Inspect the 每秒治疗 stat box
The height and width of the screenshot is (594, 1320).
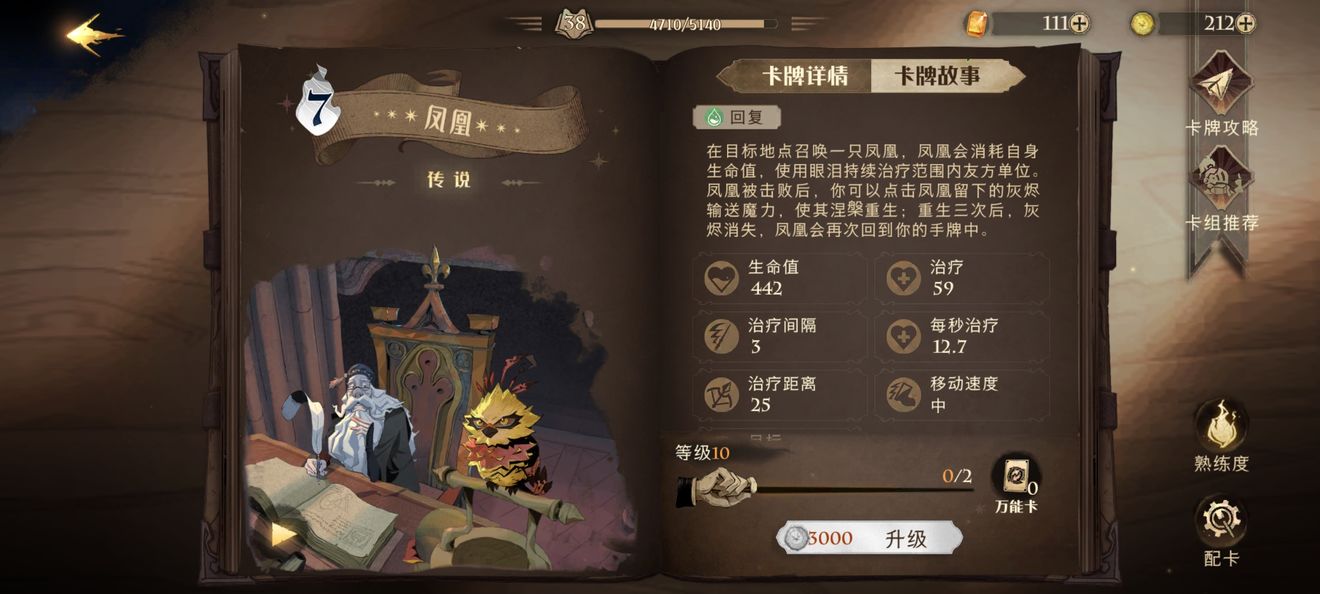[962, 336]
